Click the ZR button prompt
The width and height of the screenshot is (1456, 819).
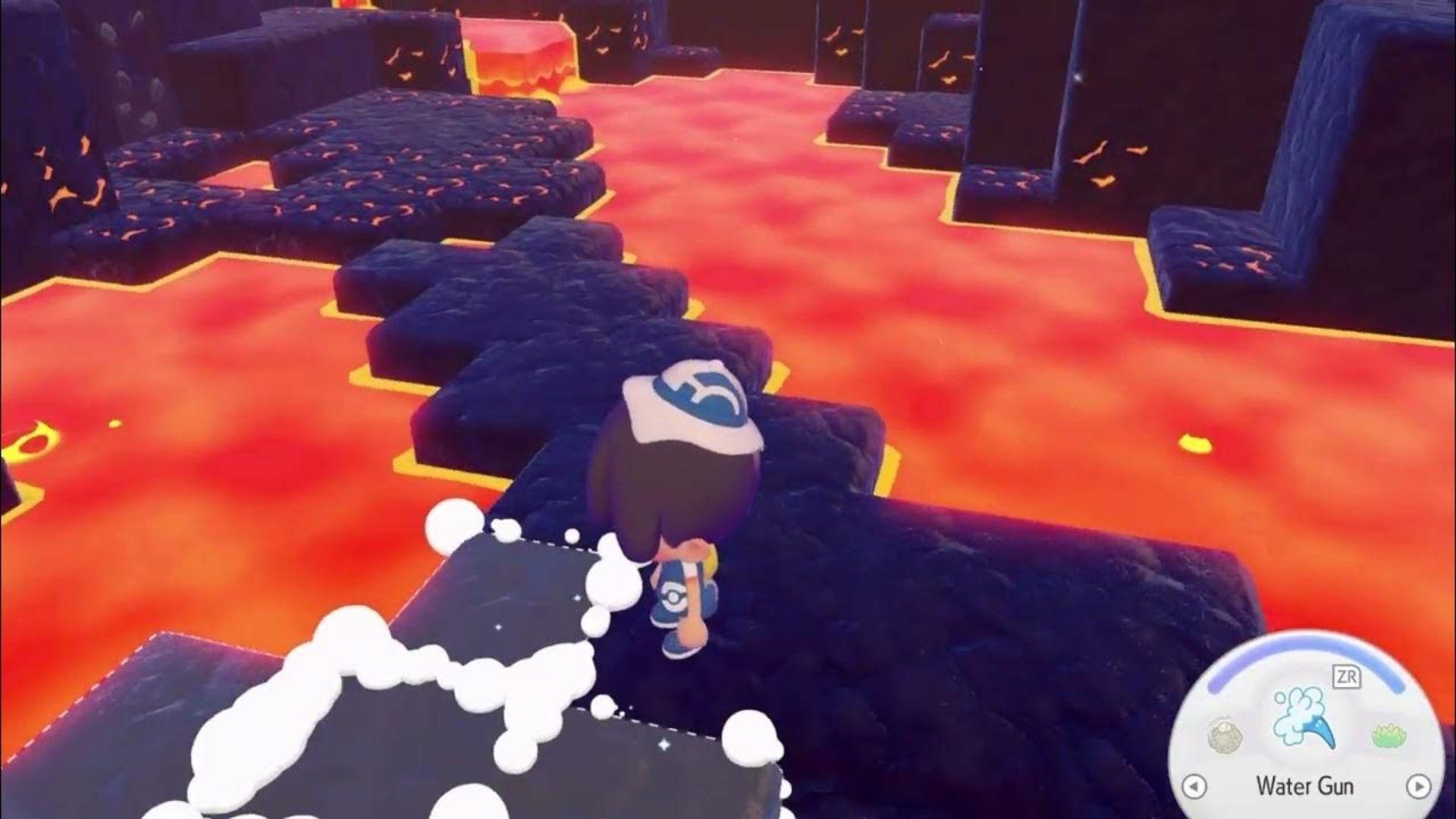tap(1348, 675)
